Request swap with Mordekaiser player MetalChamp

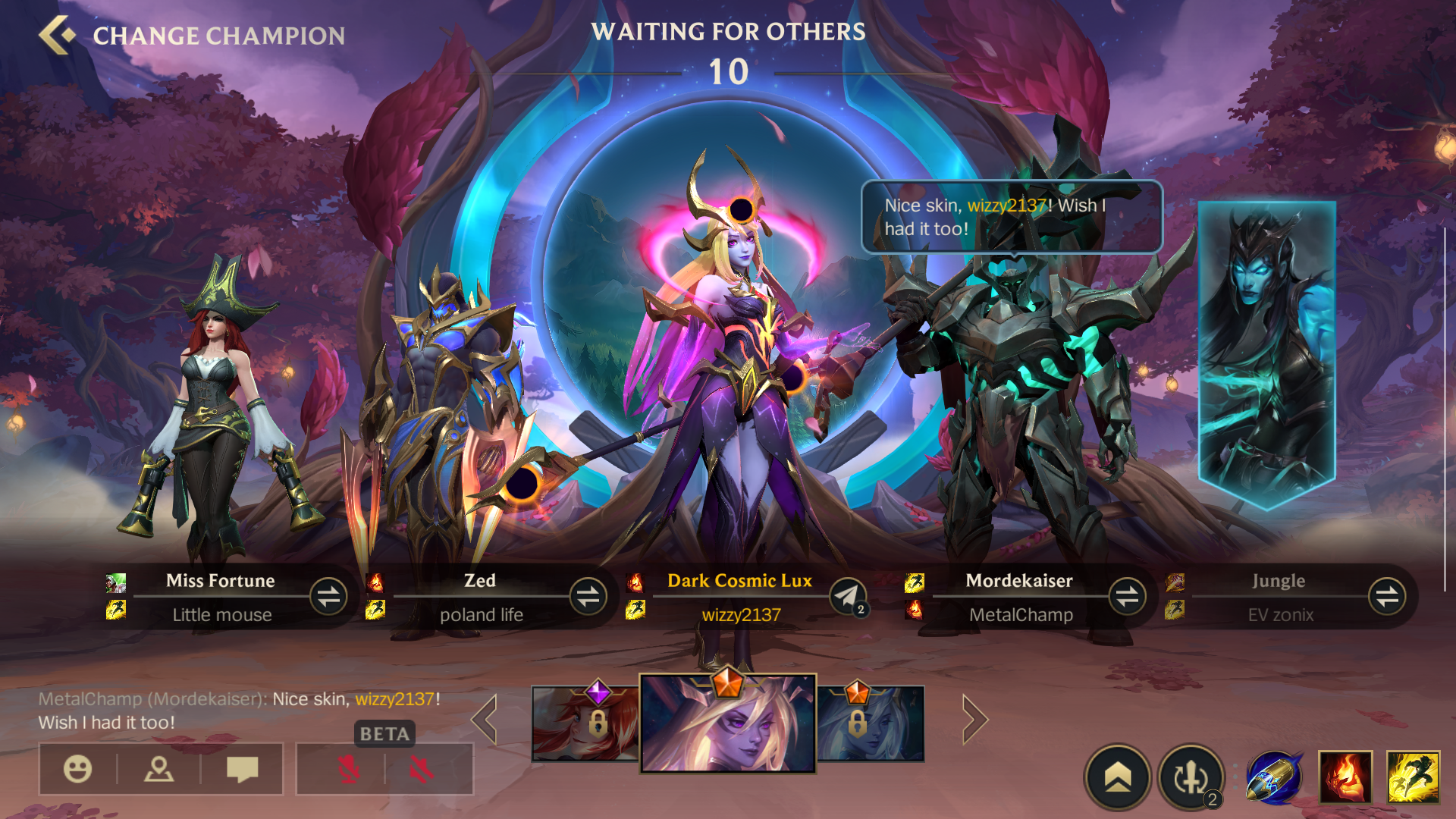[1127, 596]
